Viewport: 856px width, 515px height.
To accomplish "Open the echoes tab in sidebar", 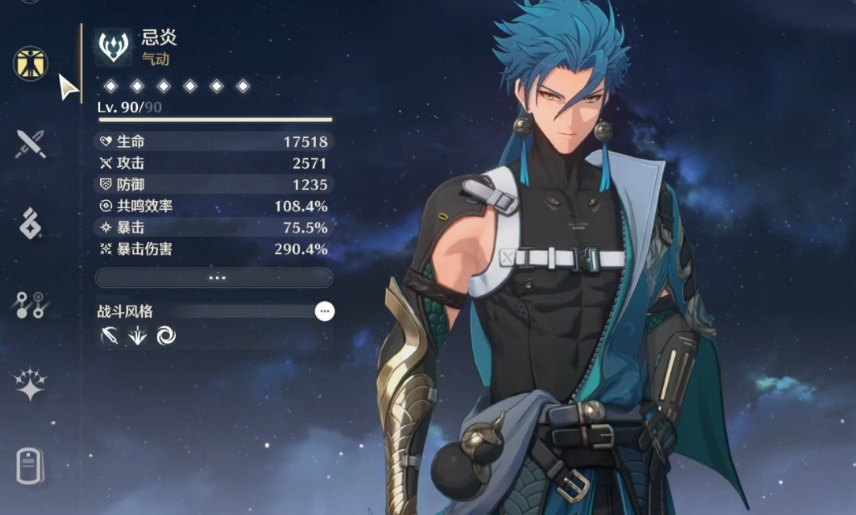I will click(30, 224).
